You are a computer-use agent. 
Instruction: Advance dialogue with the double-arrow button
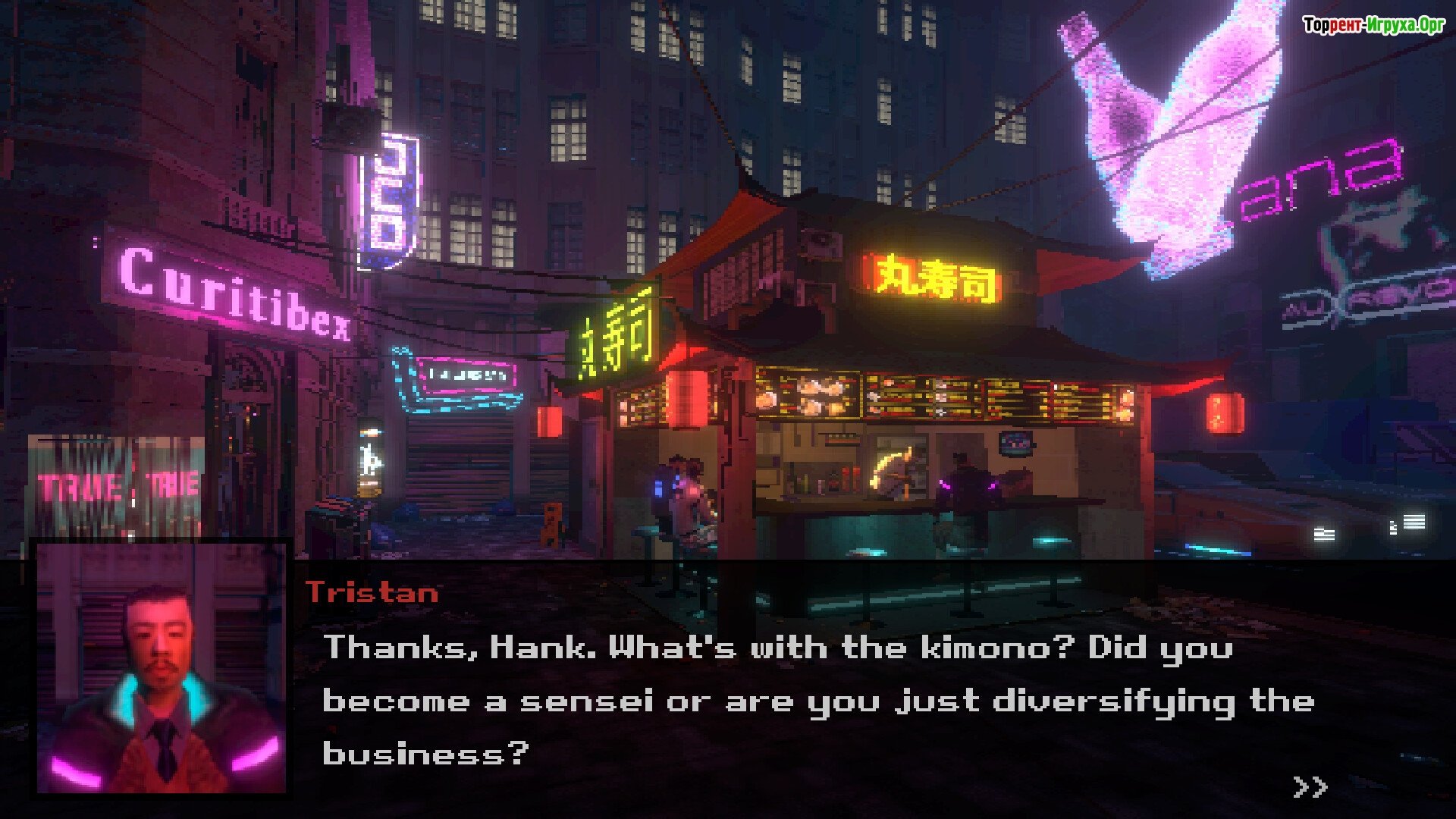coord(1310,786)
